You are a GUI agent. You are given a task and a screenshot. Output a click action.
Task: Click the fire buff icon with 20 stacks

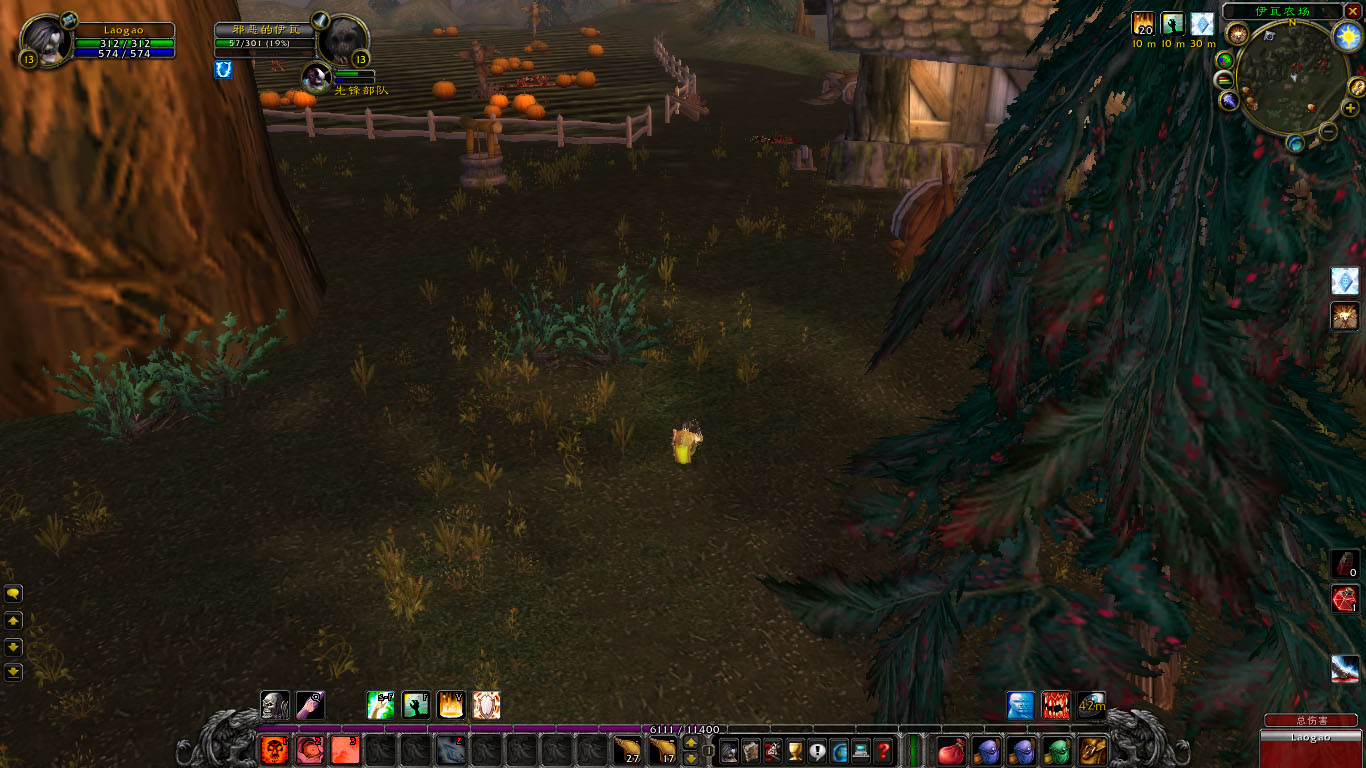[x=1143, y=24]
